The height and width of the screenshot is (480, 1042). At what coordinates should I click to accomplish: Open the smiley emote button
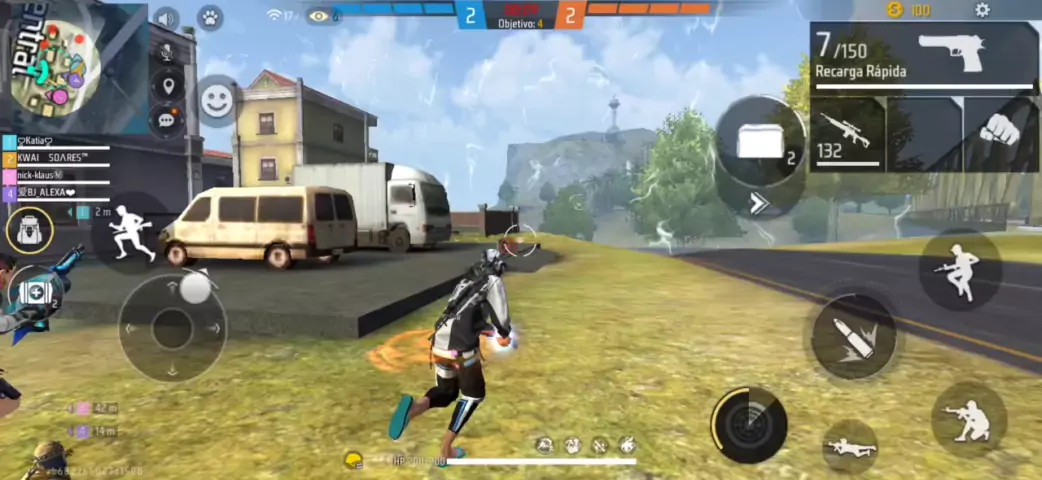(x=216, y=100)
